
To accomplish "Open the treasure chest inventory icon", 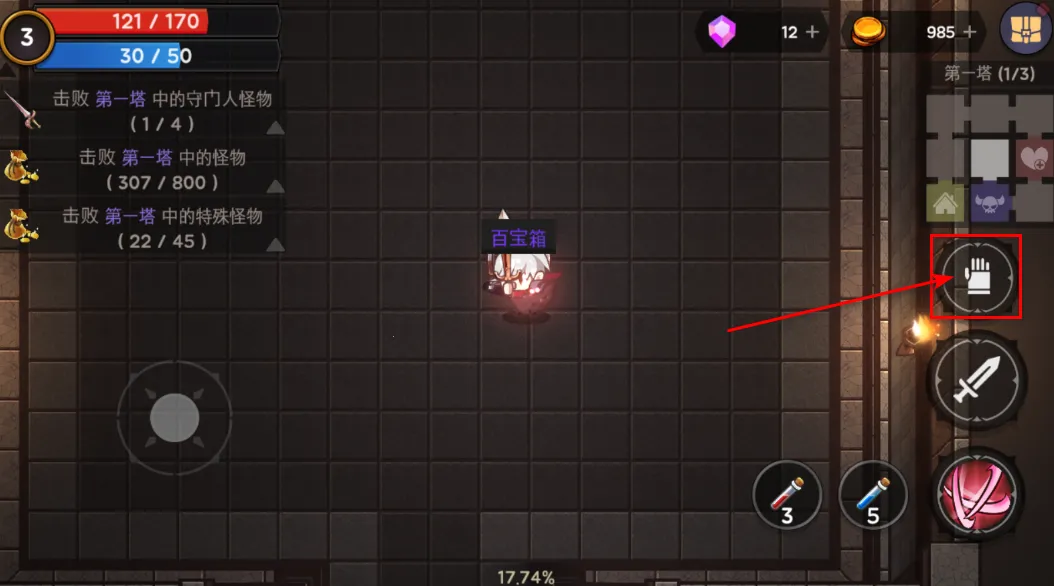I will [x=1025, y=28].
